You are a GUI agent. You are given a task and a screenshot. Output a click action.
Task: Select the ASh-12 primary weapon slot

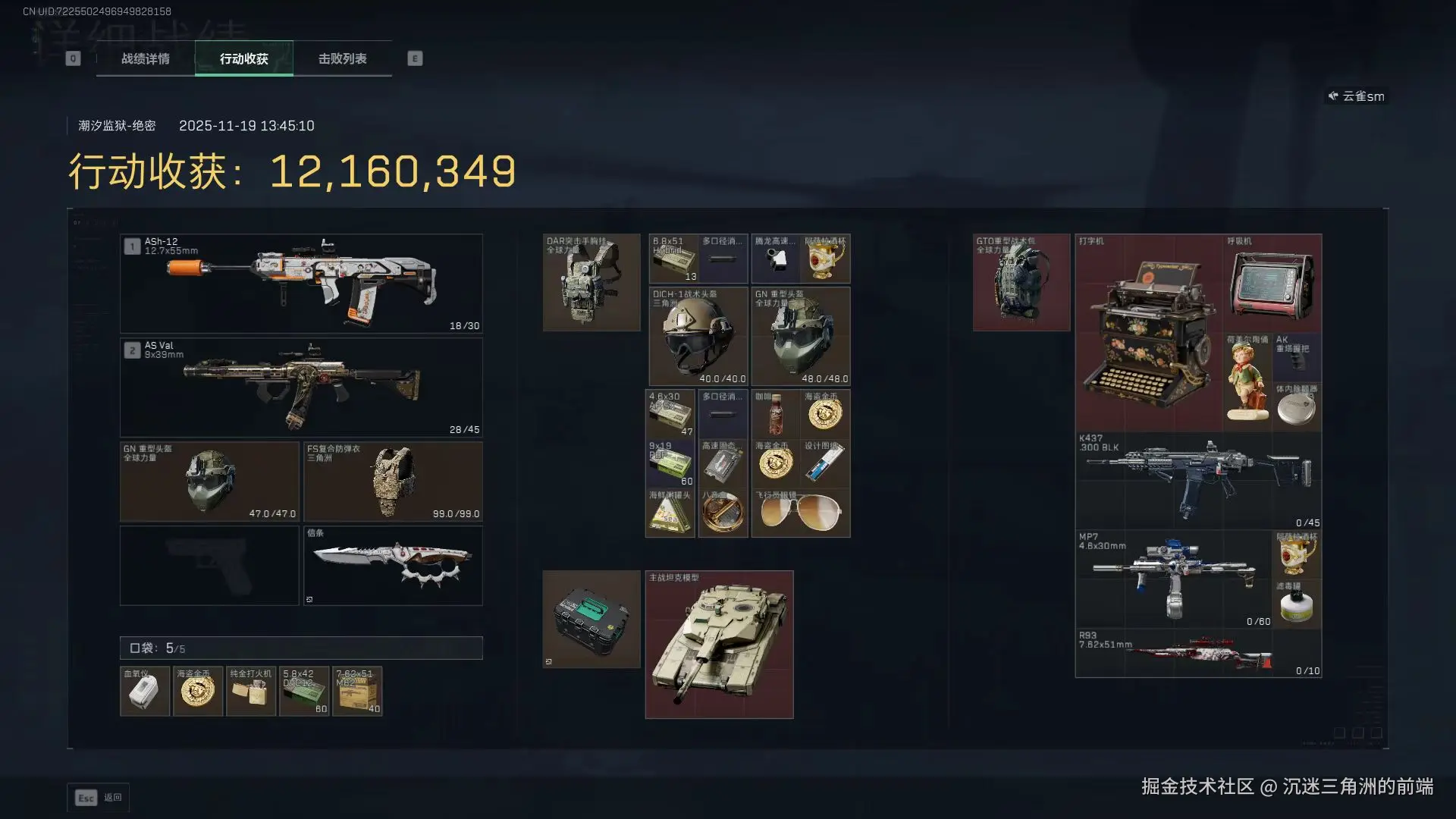(x=301, y=284)
